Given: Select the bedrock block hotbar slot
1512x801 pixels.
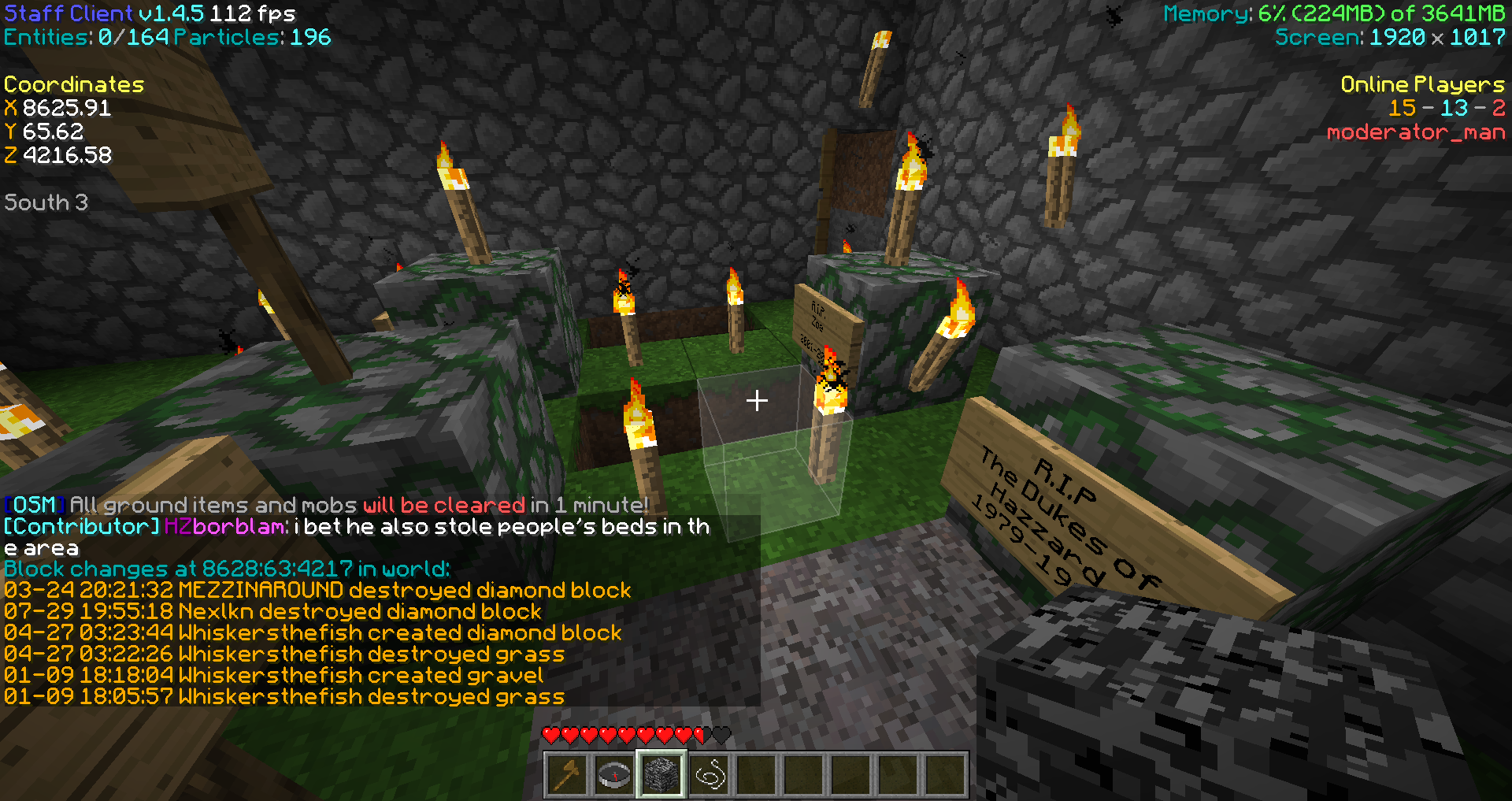Looking at the screenshot, I should point(661,775).
